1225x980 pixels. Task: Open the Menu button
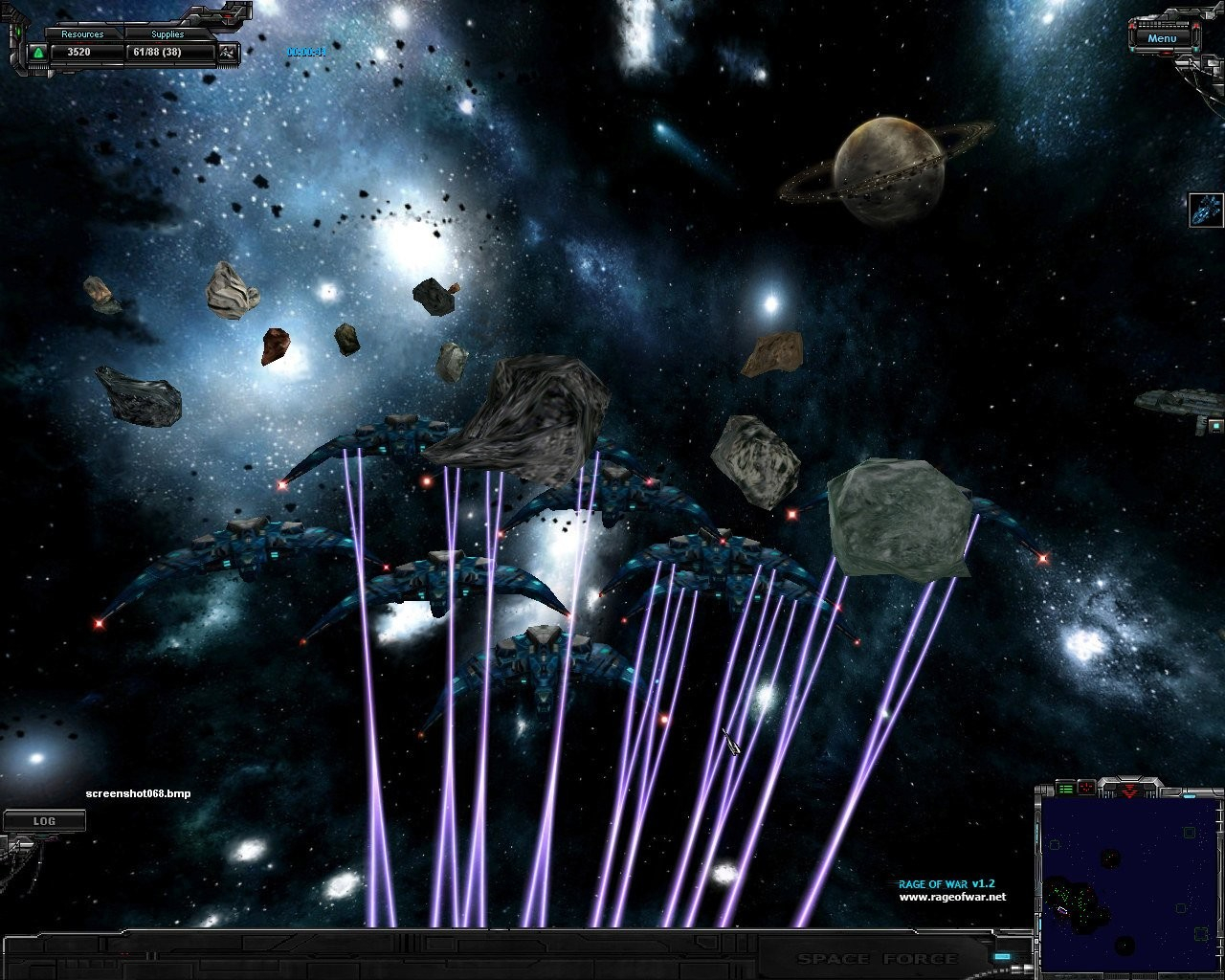coord(1162,38)
